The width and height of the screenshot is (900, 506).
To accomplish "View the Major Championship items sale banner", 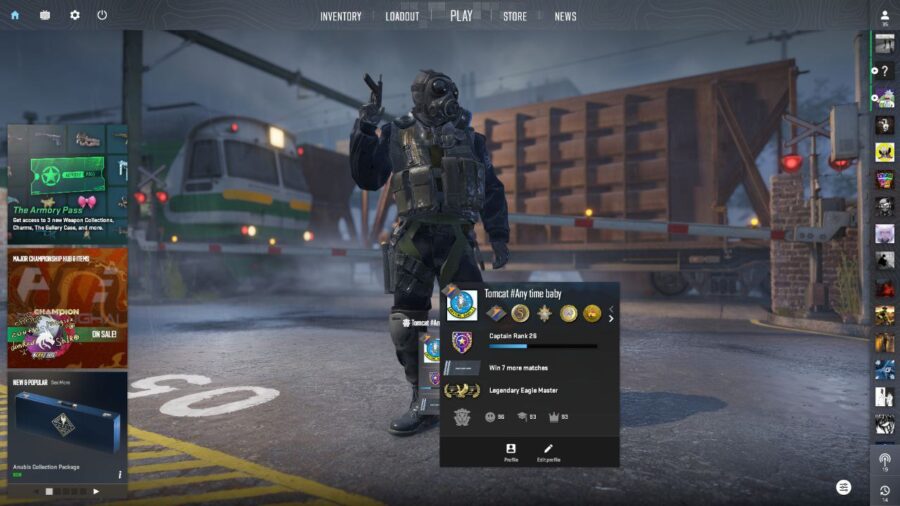I will 67,307.
